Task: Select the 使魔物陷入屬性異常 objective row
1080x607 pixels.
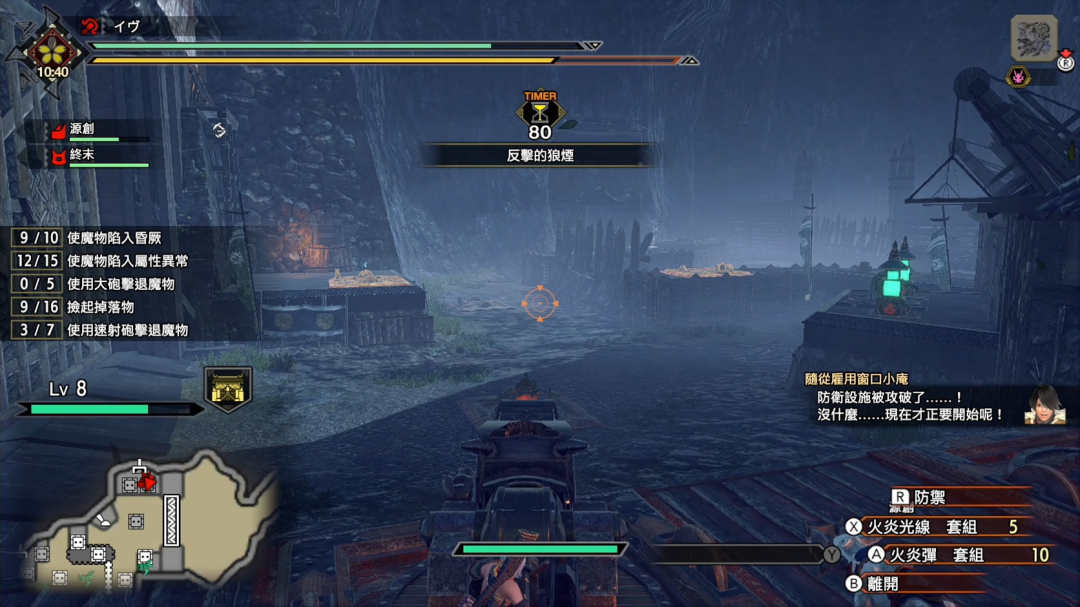Action: pos(101,261)
